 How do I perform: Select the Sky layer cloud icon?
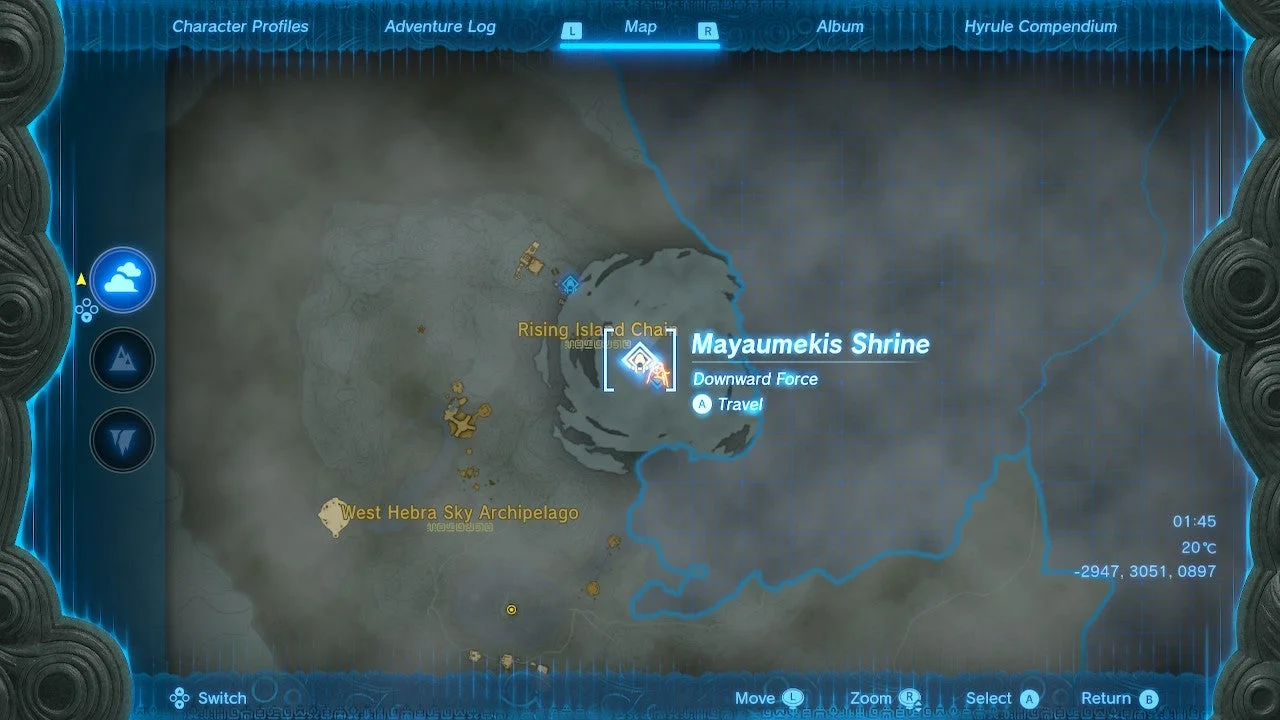point(122,281)
